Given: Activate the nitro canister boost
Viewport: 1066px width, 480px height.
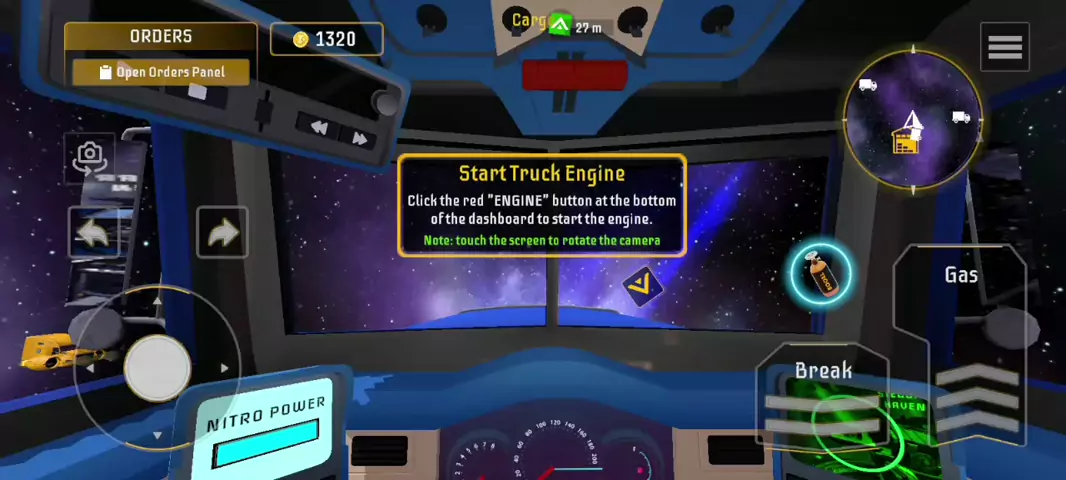Looking at the screenshot, I should coord(821,273).
